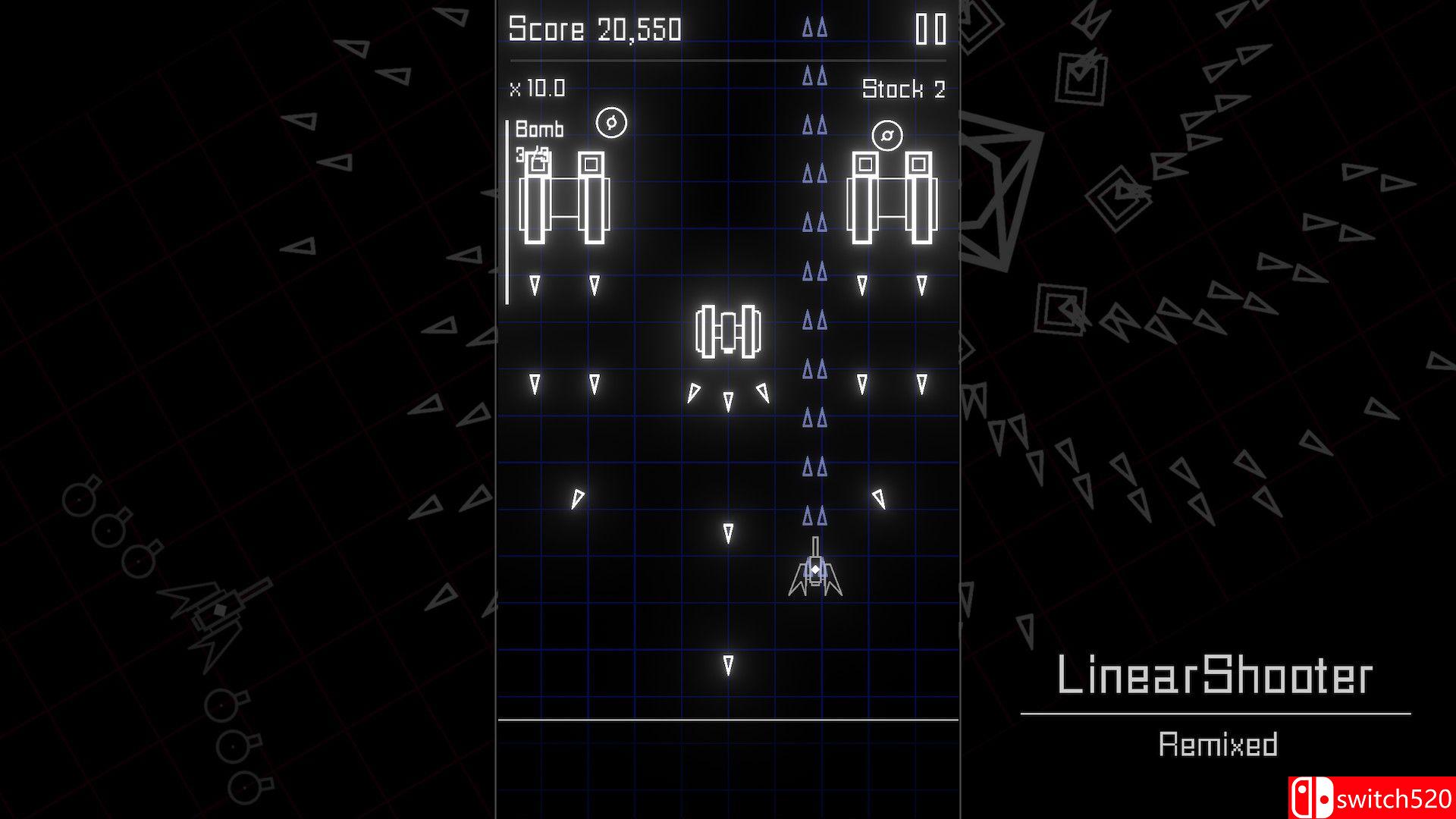The height and width of the screenshot is (819, 1456).
Task: Click the pause icon at top right
Action: pyautogui.click(x=931, y=29)
